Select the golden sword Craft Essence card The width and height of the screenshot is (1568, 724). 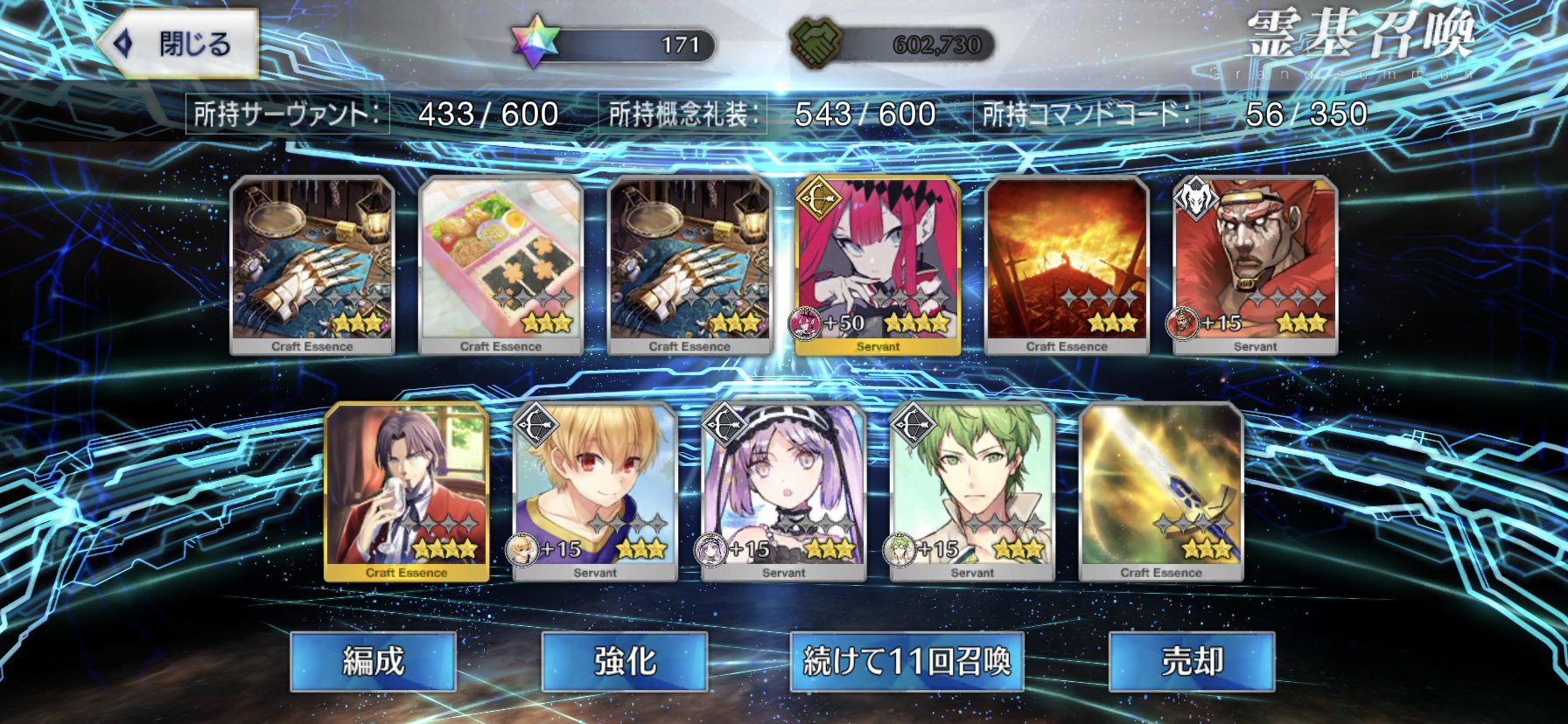click(1161, 491)
